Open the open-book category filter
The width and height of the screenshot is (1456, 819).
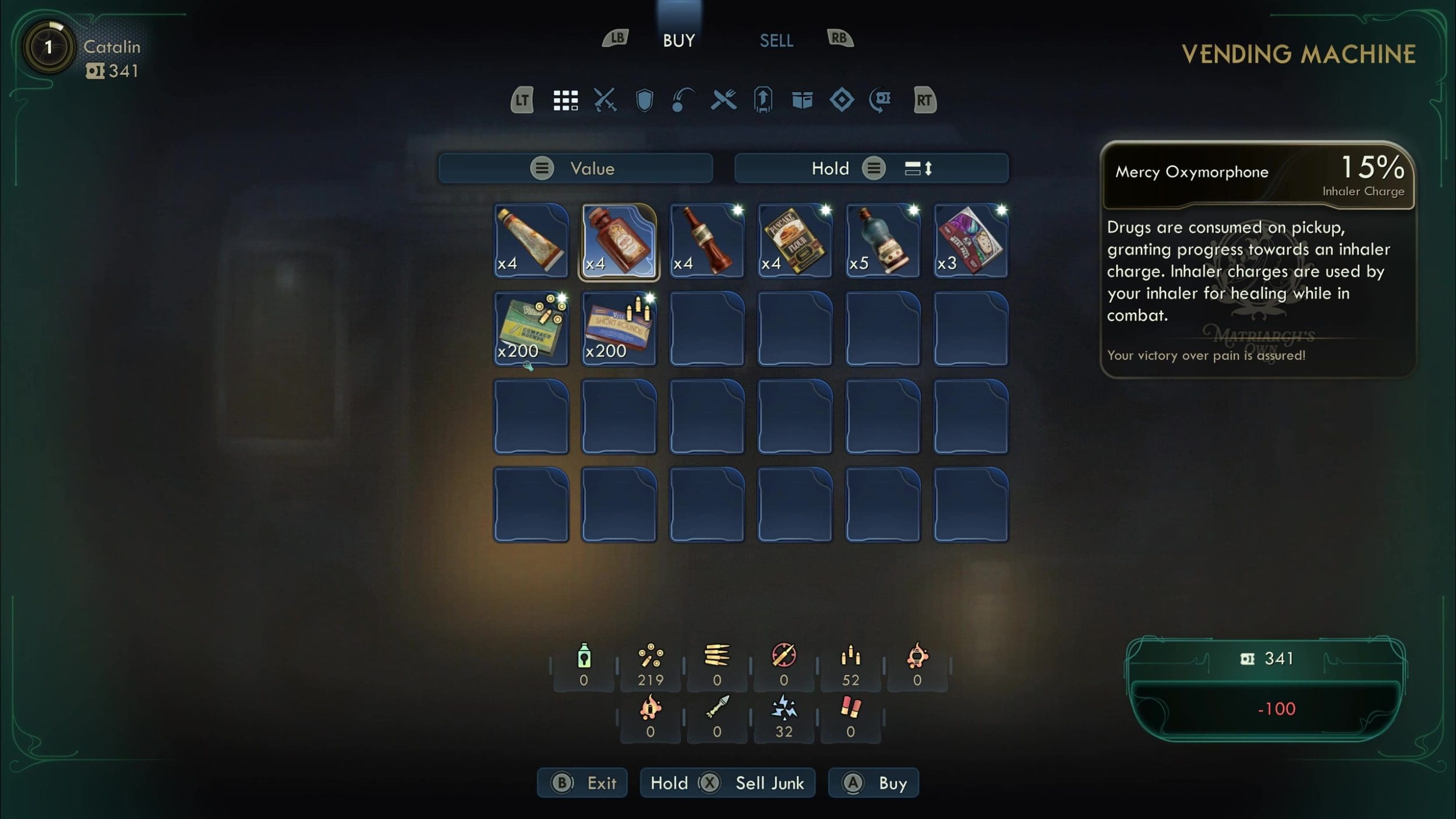[802, 100]
